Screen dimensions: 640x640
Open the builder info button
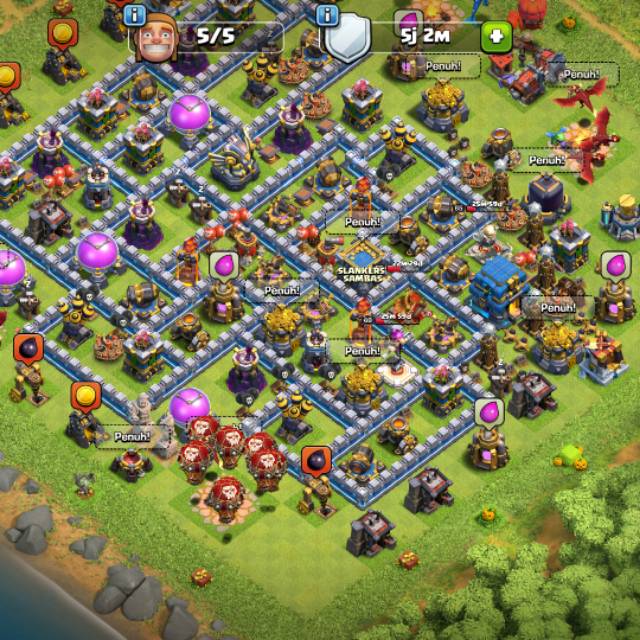click(137, 16)
